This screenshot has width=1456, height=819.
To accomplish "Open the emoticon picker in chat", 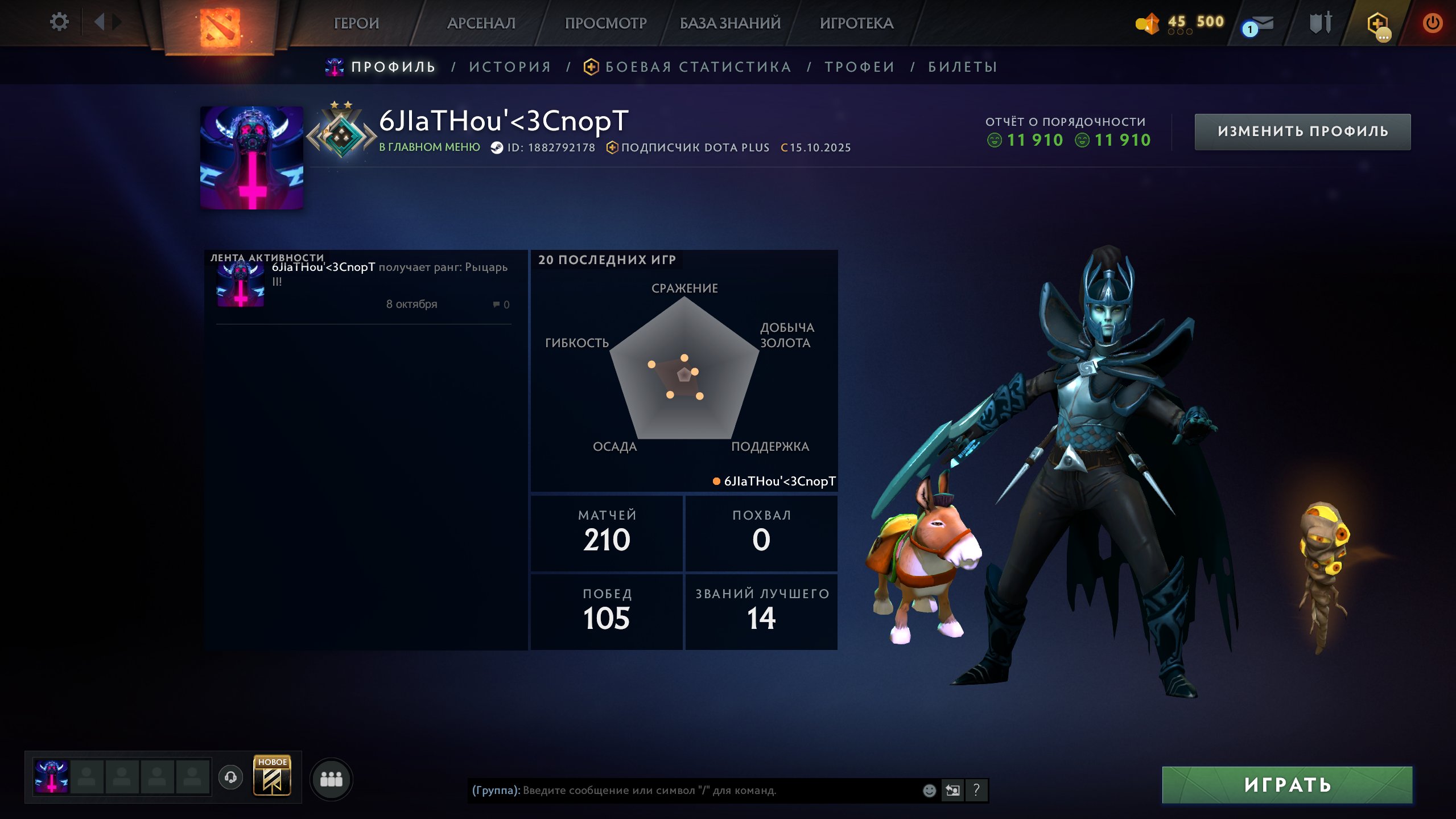I will pos(929,790).
